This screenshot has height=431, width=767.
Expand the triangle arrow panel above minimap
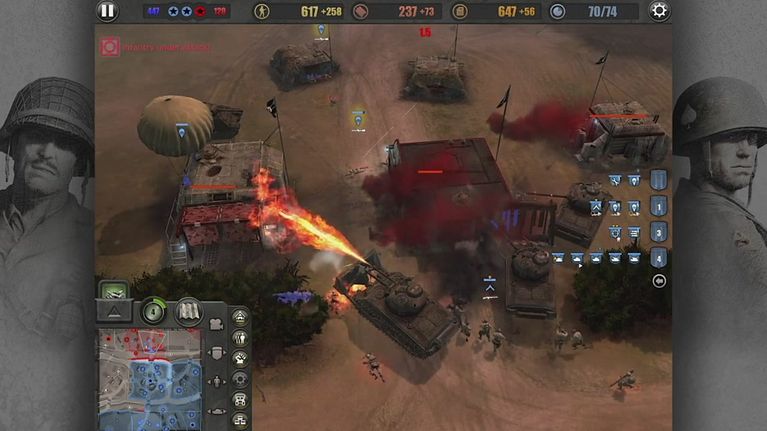[113, 312]
